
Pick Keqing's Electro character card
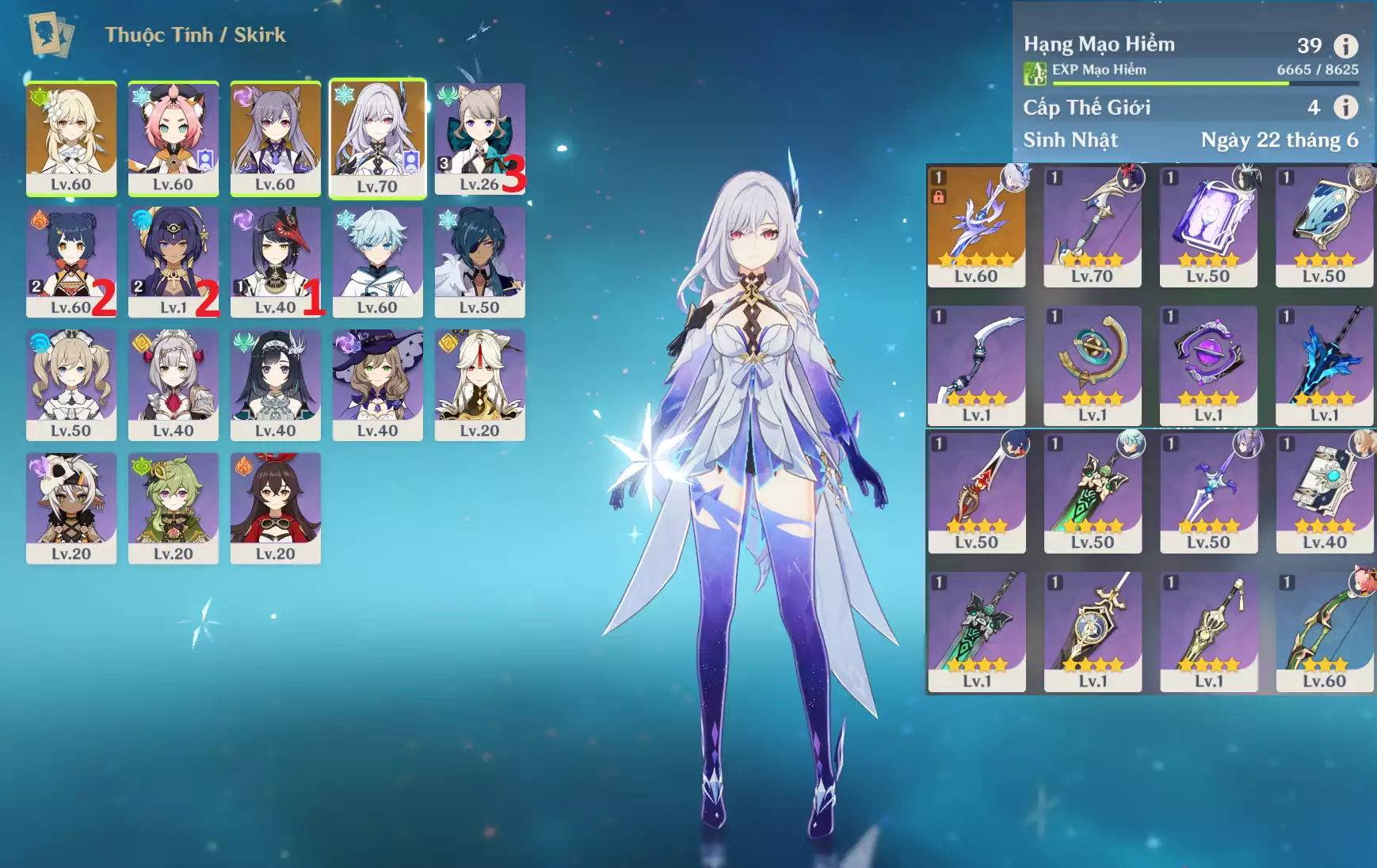275,137
